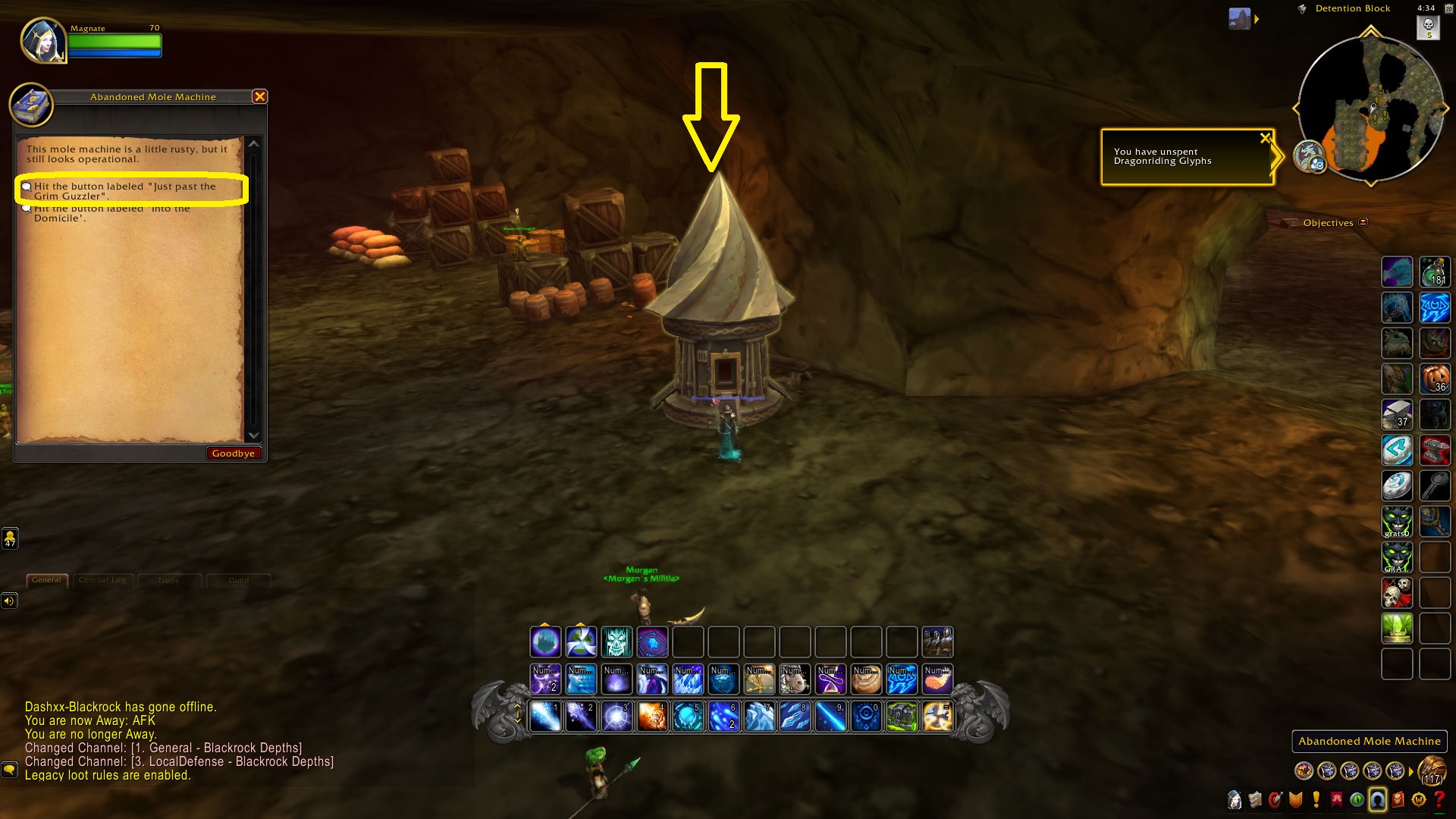This screenshot has height=819, width=1456.
Task: Use the green potion flask with 181 stacks
Action: click(1434, 271)
